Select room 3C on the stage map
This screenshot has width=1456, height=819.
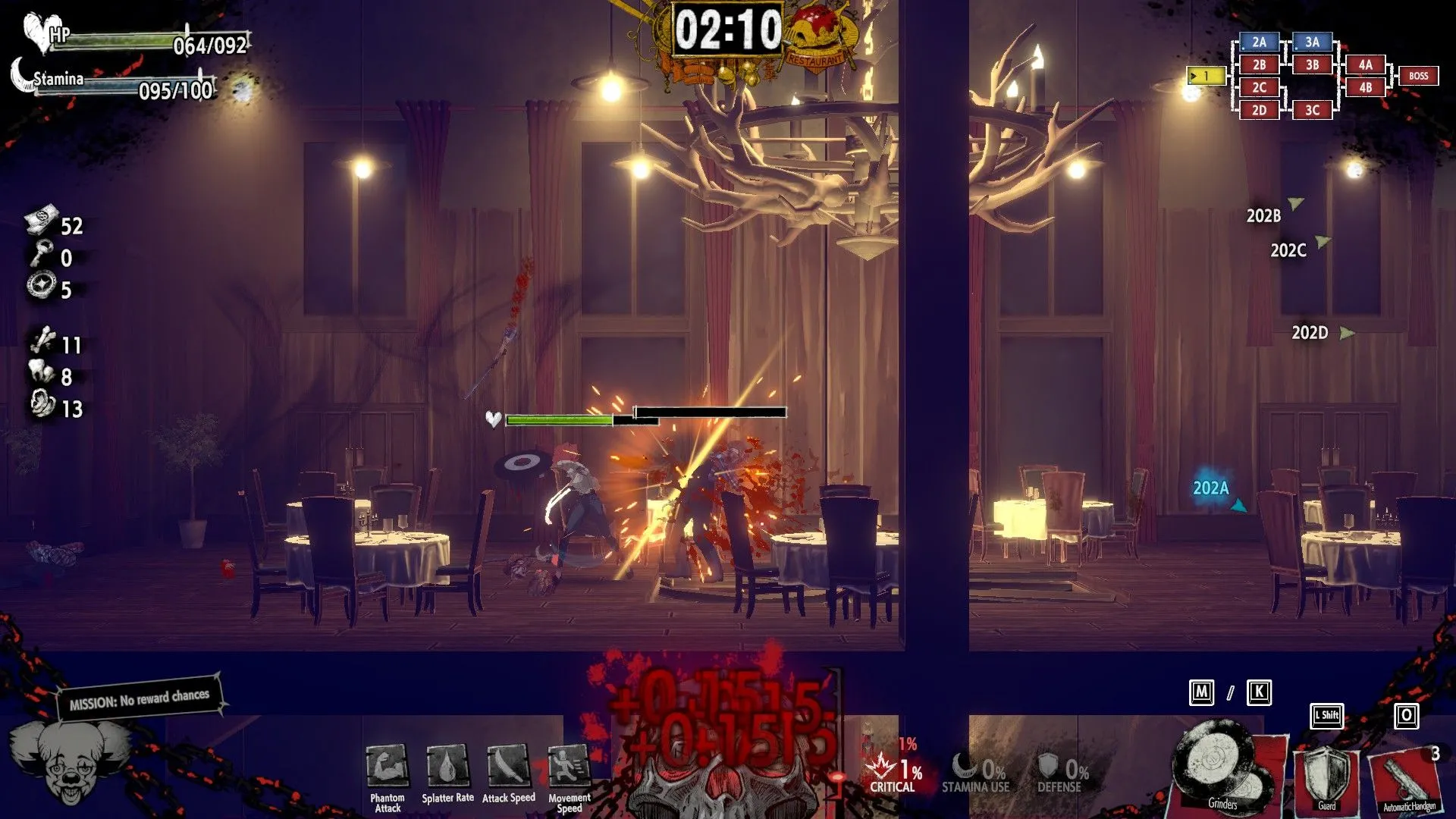click(x=1312, y=110)
